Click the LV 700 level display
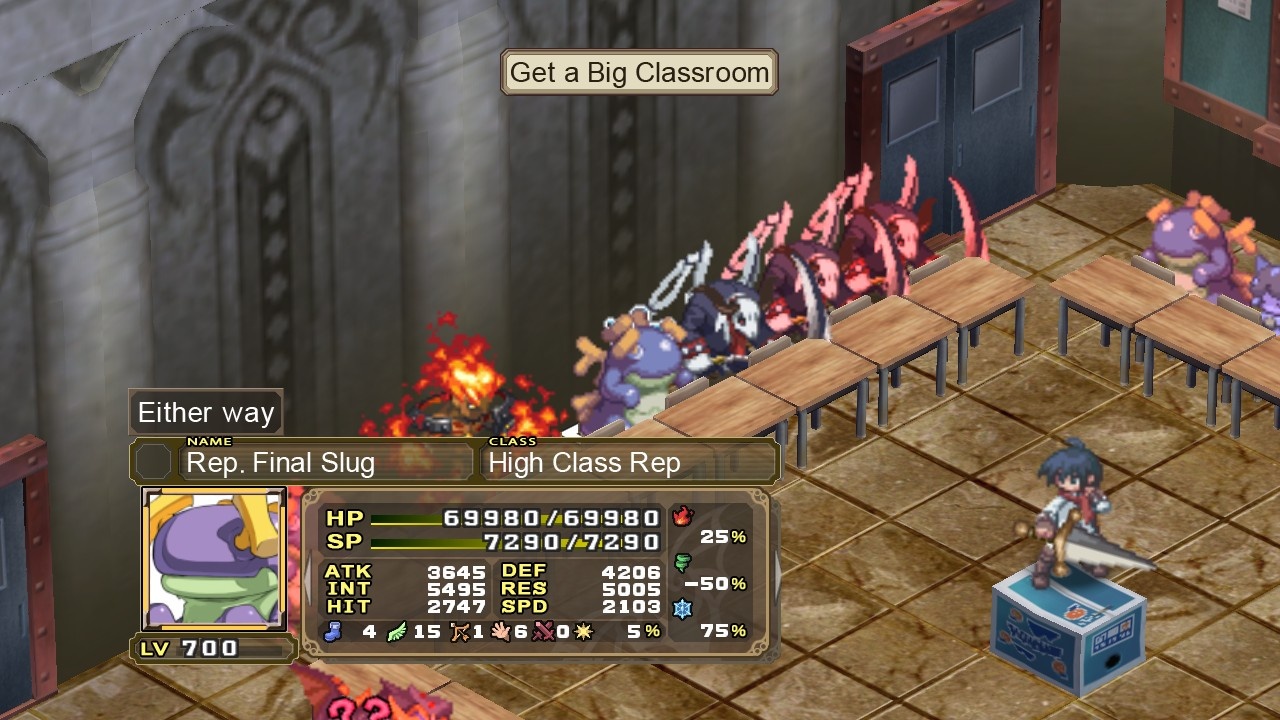1280x720 pixels. [x=210, y=647]
